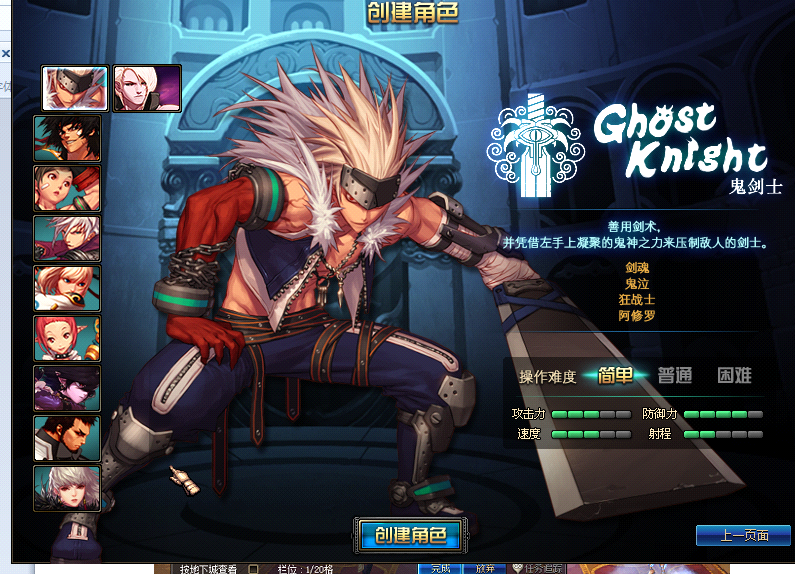This screenshot has height=574, width=795.
Task: Choose the purple-skinned dark character portrait
Action: [x=67, y=388]
